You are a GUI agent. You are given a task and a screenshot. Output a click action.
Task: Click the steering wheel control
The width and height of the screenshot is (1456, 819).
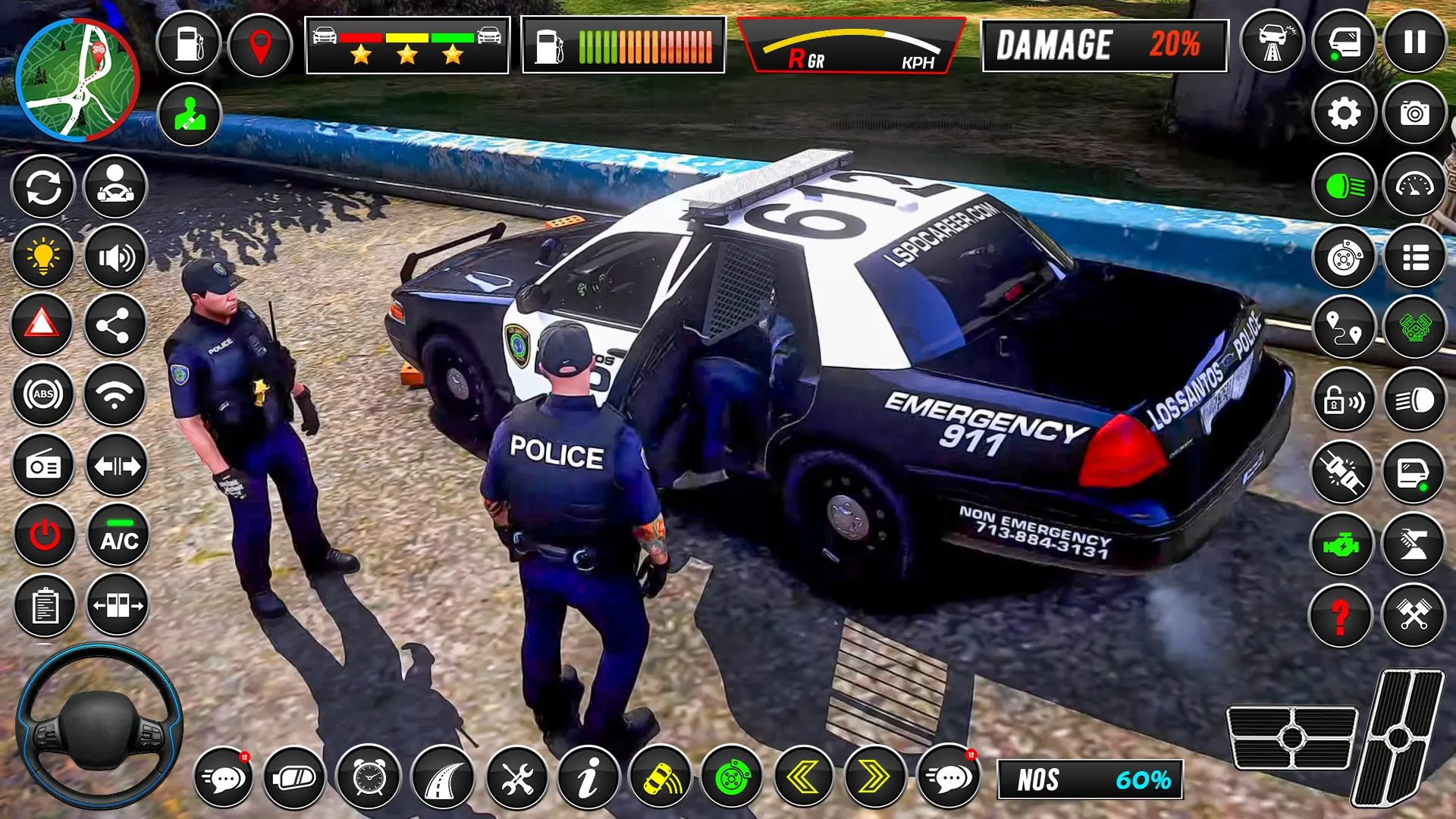pyautogui.click(x=99, y=726)
